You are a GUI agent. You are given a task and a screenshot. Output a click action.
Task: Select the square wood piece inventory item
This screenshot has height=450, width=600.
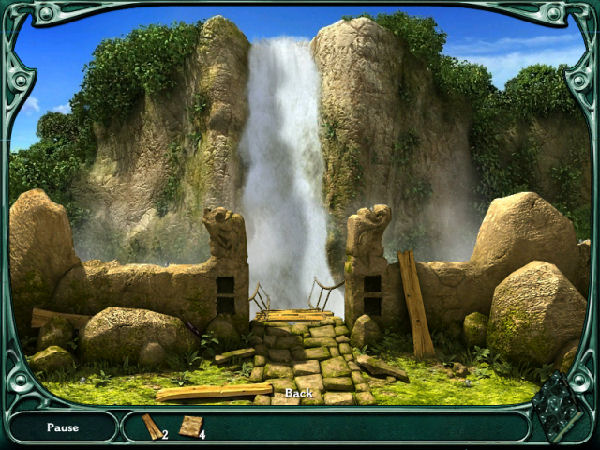(189, 426)
